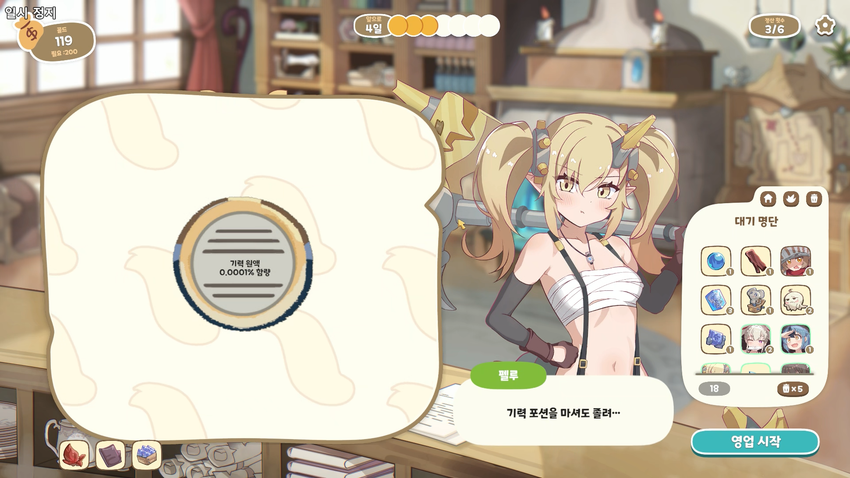Select the stone statue in box slot
The image size is (850, 478).
[x=756, y=300]
